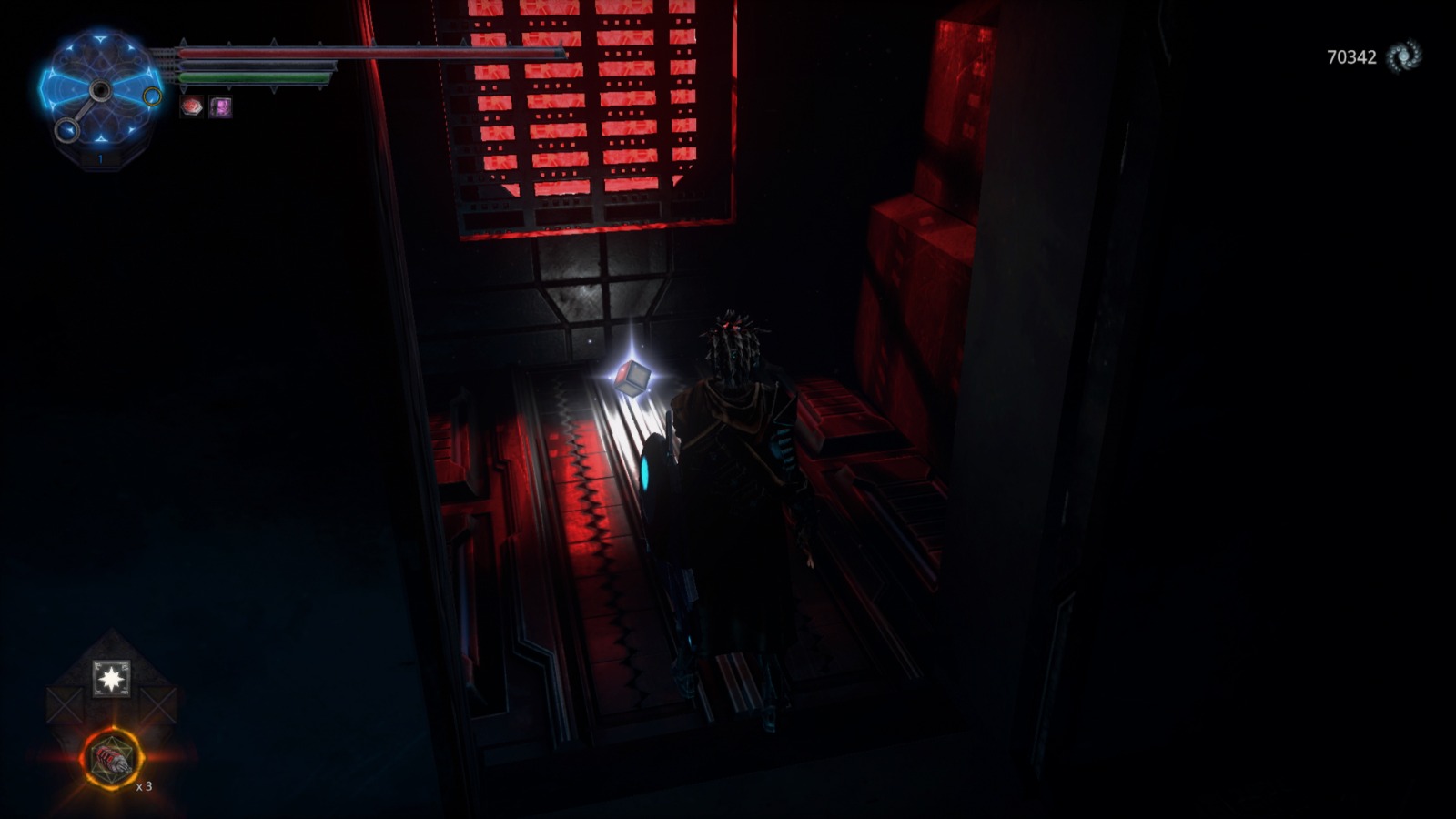Click the glowing loot cube pickup

point(634,377)
